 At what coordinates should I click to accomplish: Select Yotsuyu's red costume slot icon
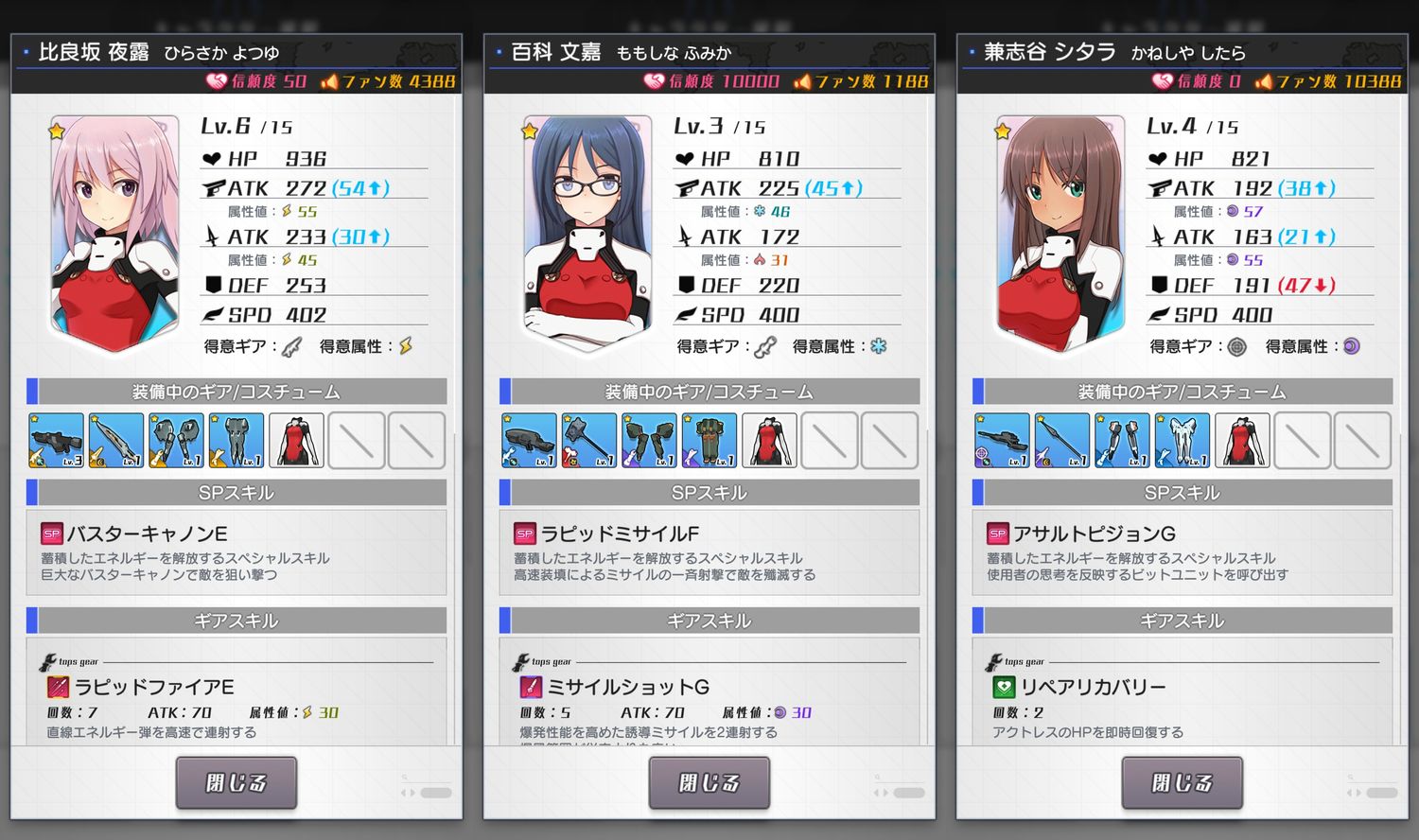click(x=296, y=439)
